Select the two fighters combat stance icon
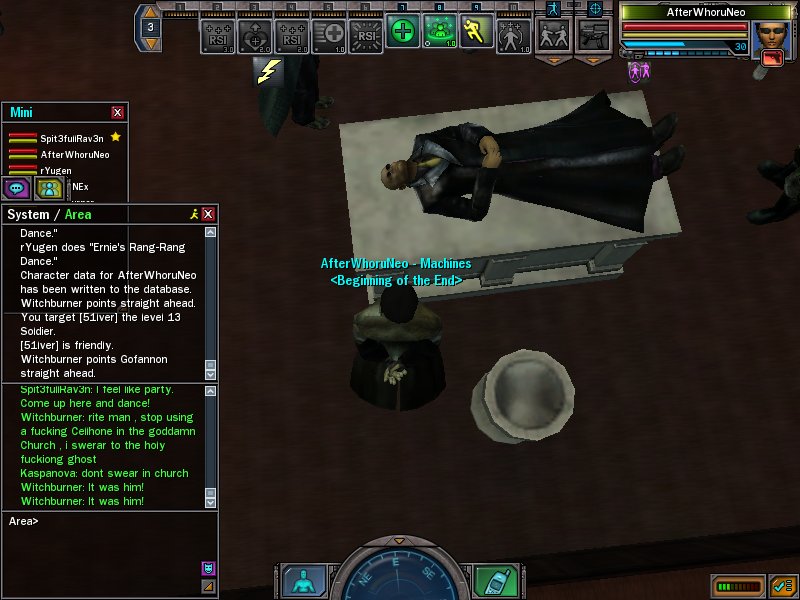 pyautogui.click(x=553, y=35)
